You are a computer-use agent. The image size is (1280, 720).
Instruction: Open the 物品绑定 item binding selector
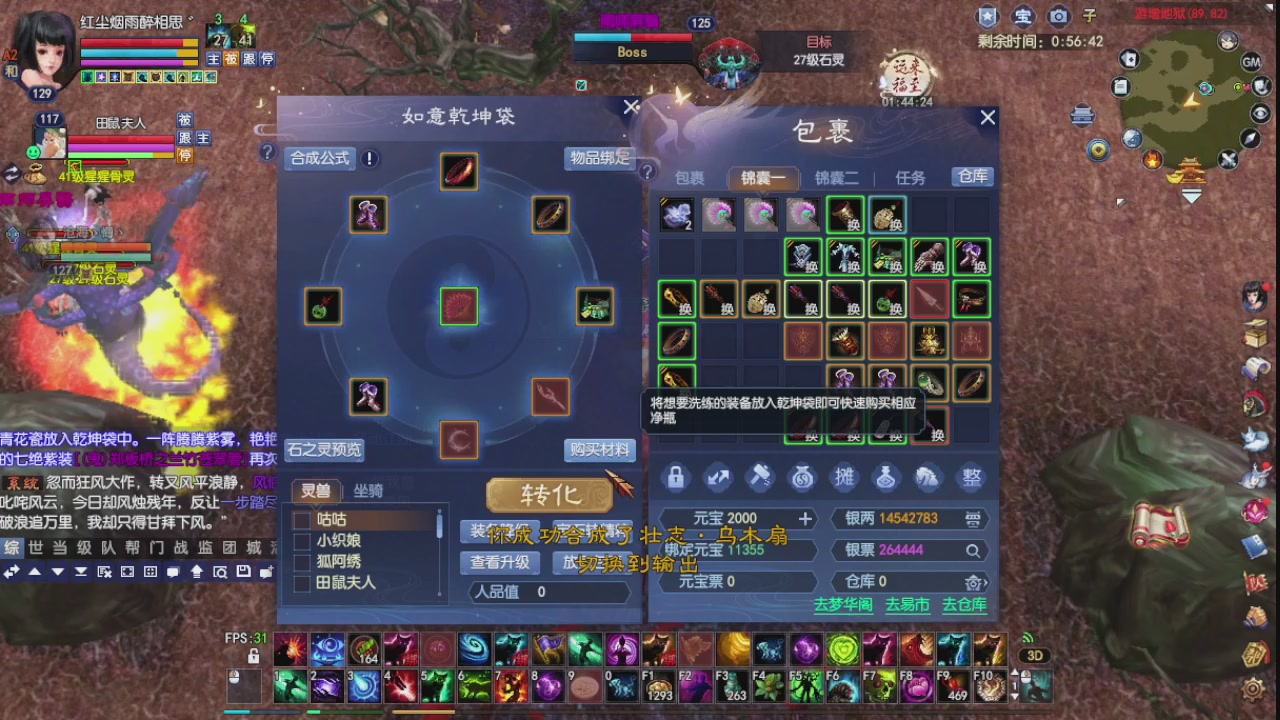pos(600,158)
